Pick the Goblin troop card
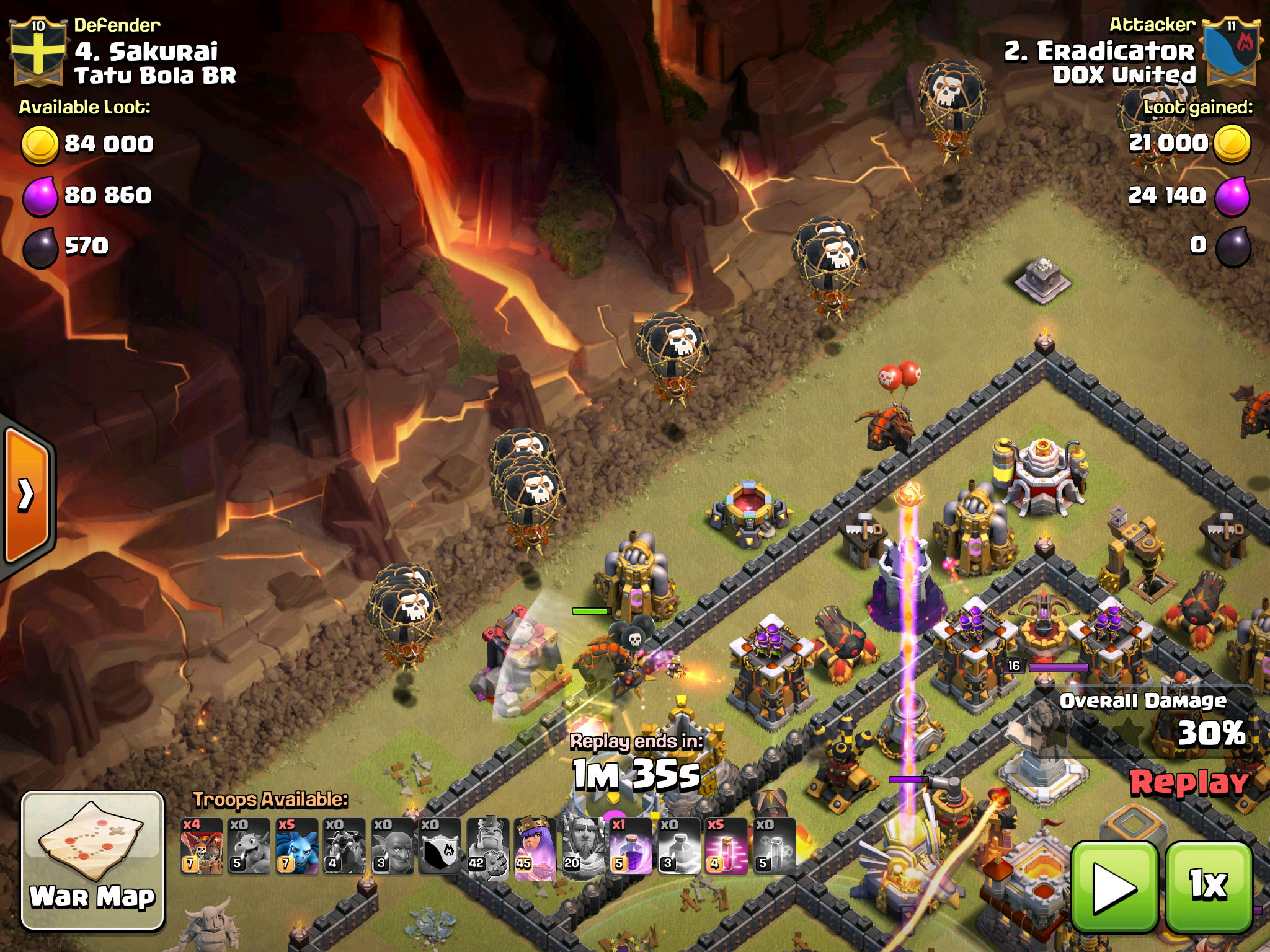 392,846
